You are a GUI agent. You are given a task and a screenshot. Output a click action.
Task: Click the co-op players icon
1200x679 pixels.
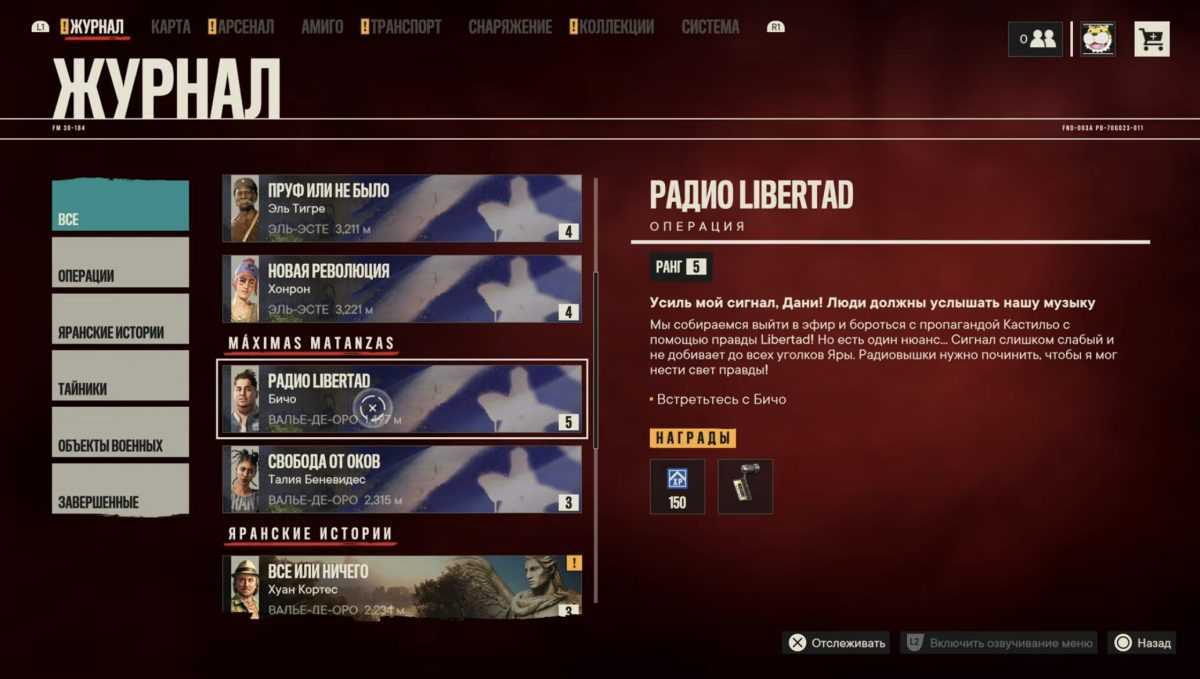point(1035,39)
